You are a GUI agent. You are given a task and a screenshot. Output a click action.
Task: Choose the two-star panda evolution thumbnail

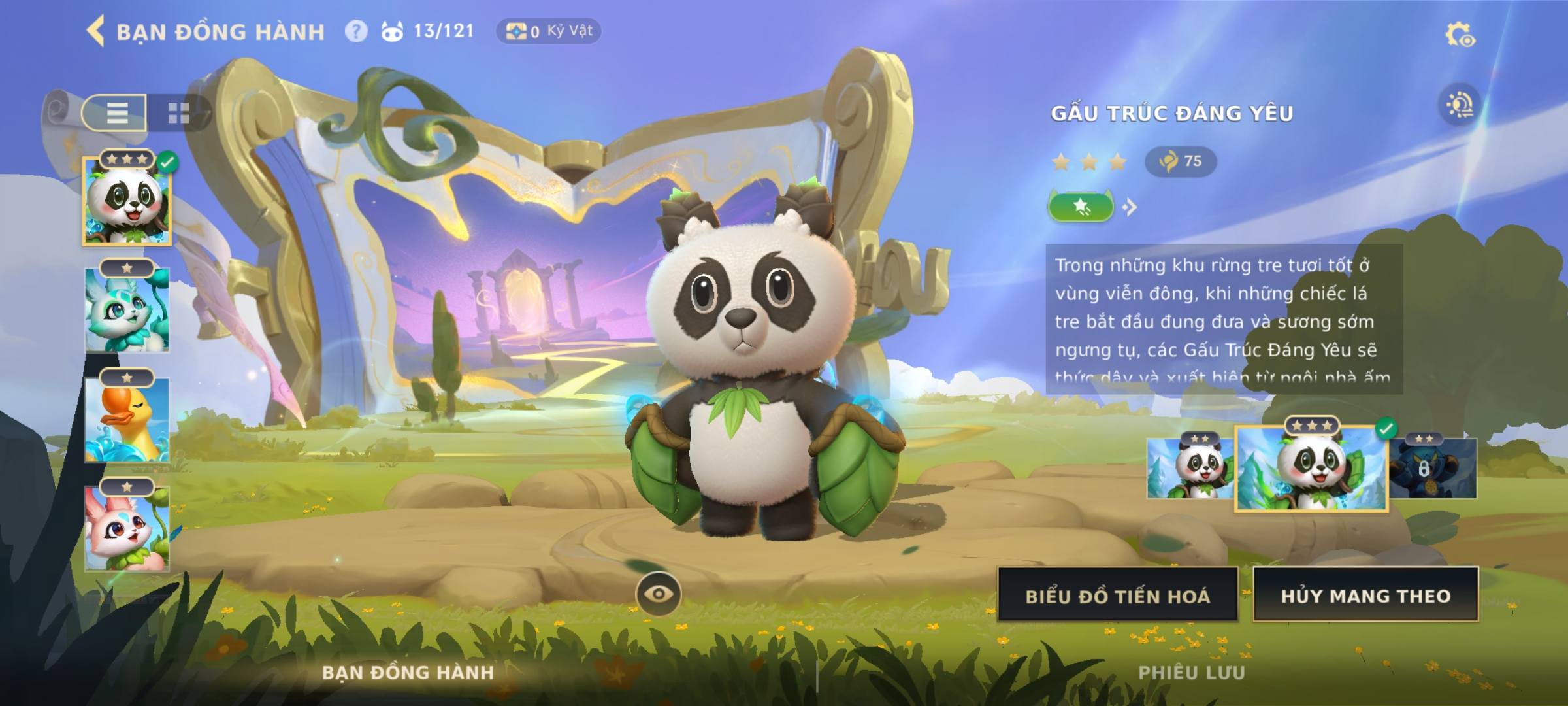1190,469
